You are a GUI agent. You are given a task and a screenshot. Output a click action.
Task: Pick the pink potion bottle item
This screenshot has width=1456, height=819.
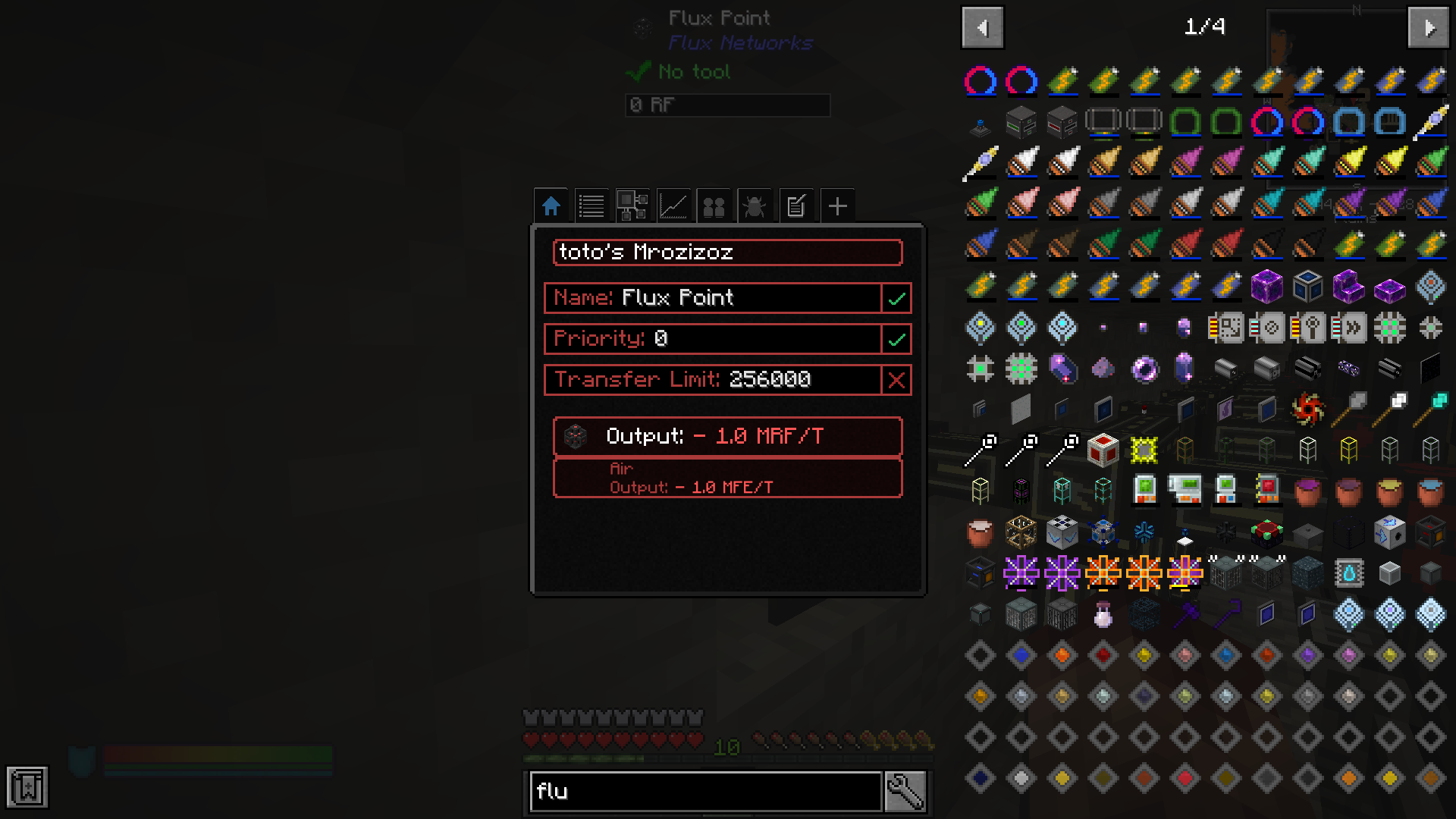point(1103,615)
